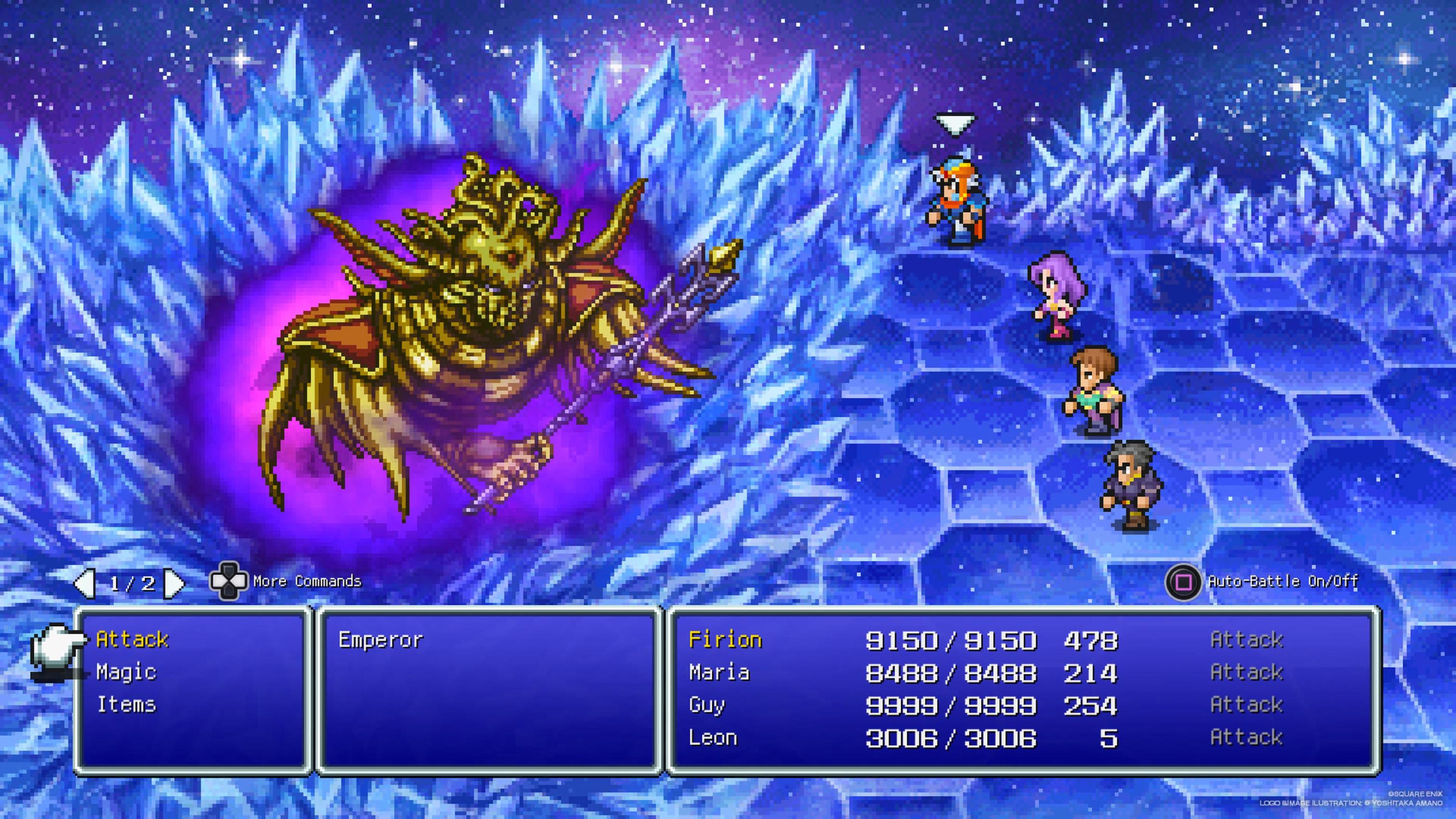Image resolution: width=1456 pixels, height=819 pixels.
Task: Target the Emperor in the enemy list
Action: pyautogui.click(x=380, y=640)
